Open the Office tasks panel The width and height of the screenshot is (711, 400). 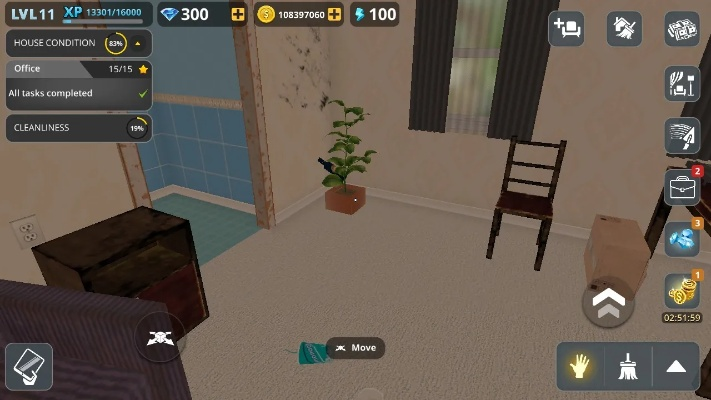point(78,82)
